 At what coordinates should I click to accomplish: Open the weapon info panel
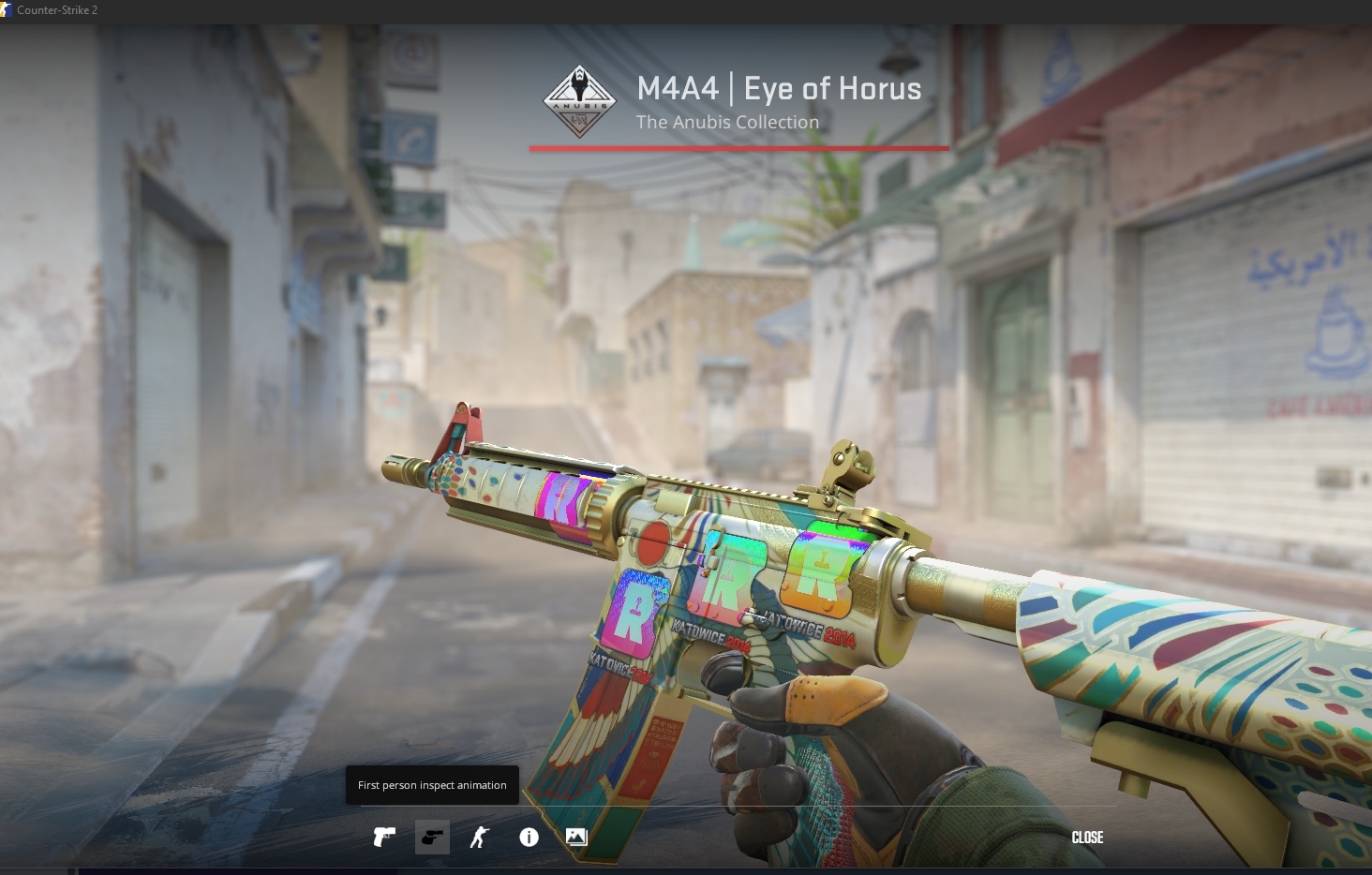pyautogui.click(x=529, y=837)
